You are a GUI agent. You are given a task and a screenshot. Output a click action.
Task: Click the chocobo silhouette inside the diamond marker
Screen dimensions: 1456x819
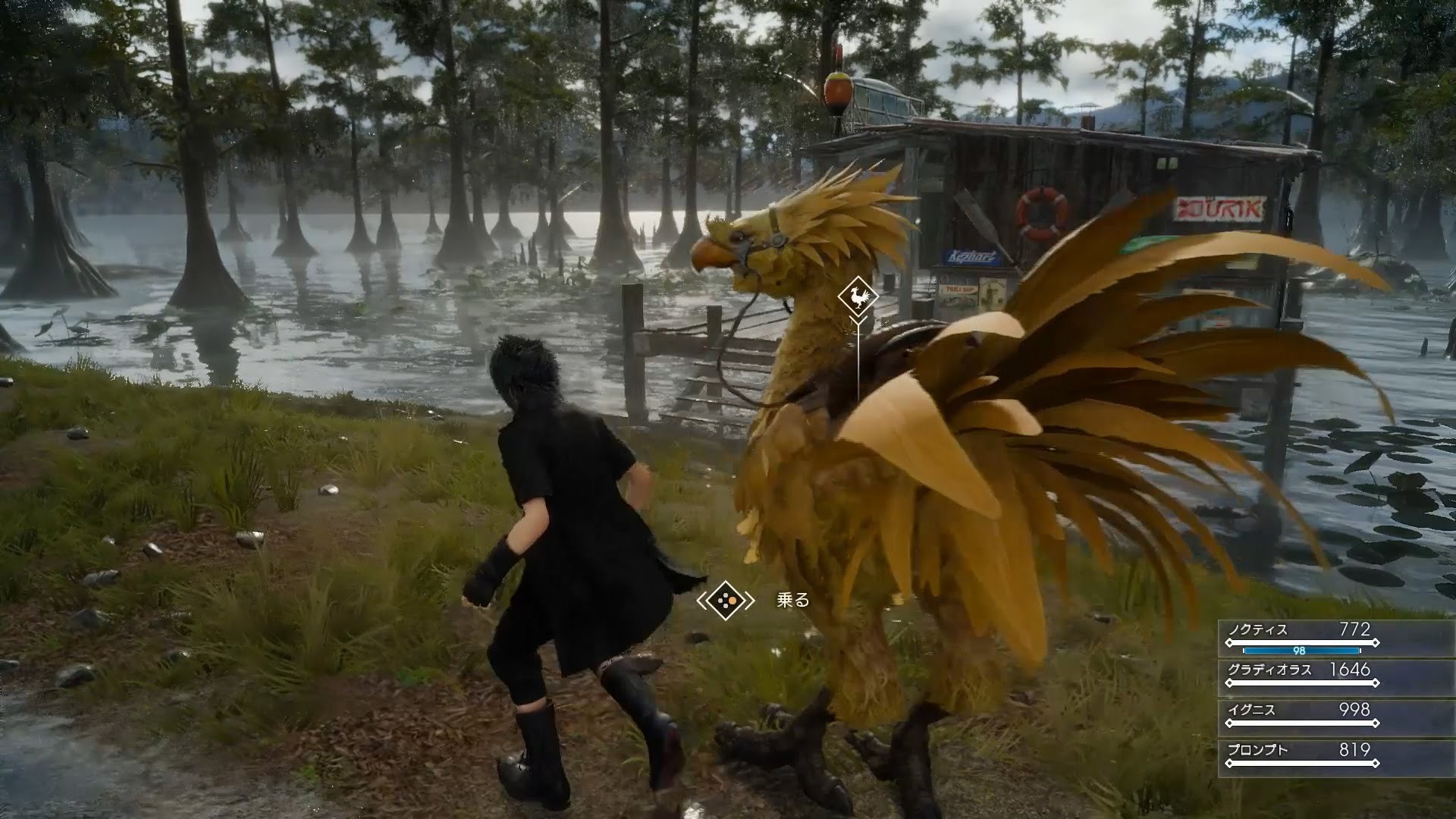click(x=857, y=297)
